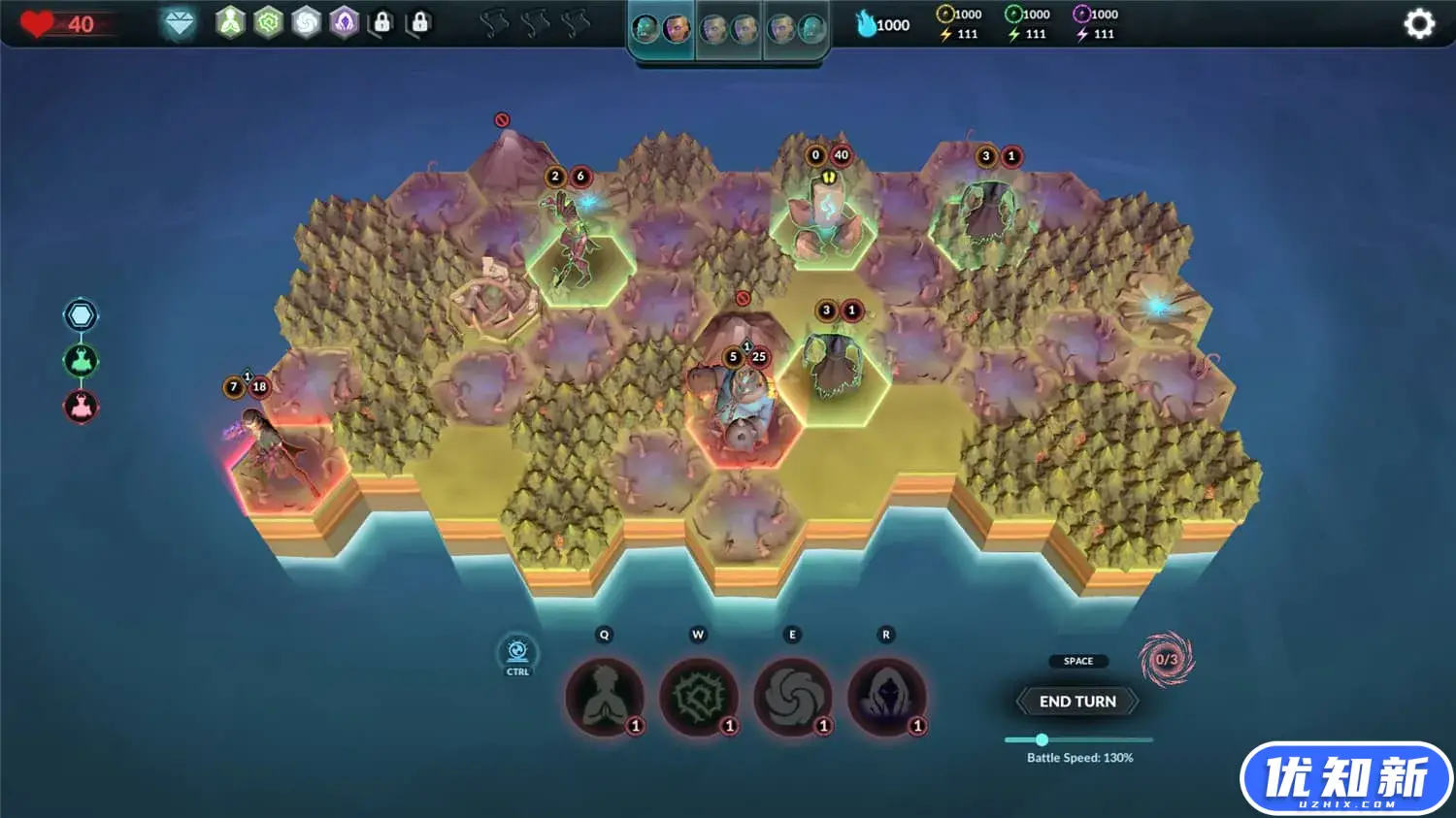Click the small blue swirl icon above CTRL
Viewport: 1456px width, 818px height.
pos(517,650)
